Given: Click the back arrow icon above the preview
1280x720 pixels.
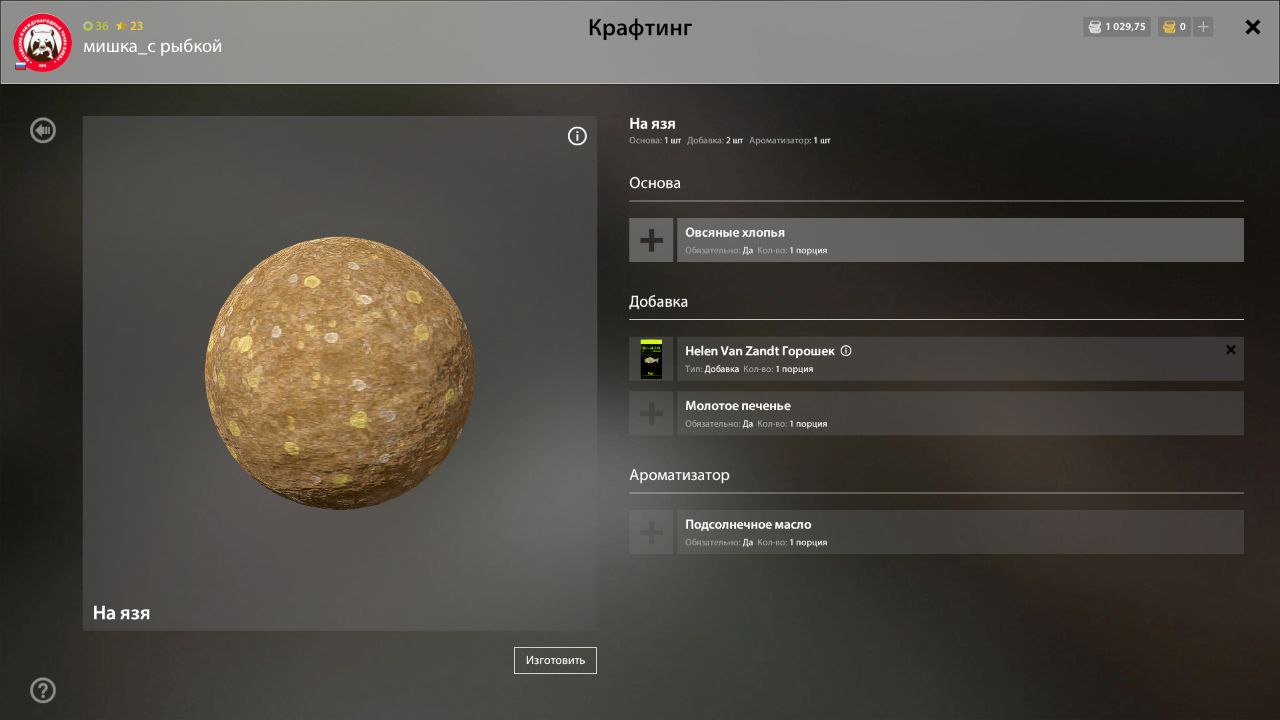Looking at the screenshot, I should click(x=42, y=130).
